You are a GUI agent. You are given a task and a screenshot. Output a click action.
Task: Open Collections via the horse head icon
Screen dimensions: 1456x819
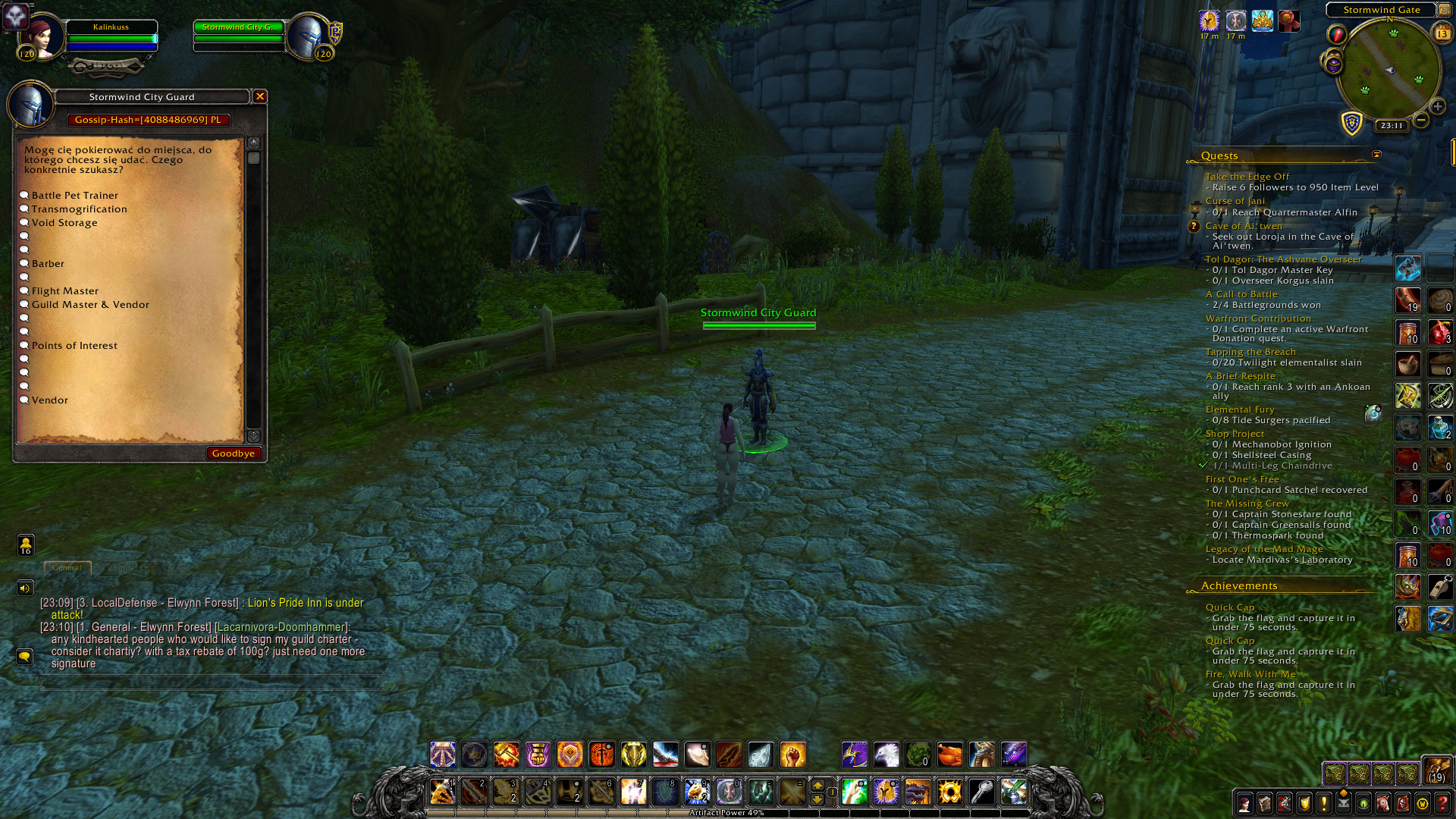(1382, 802)
